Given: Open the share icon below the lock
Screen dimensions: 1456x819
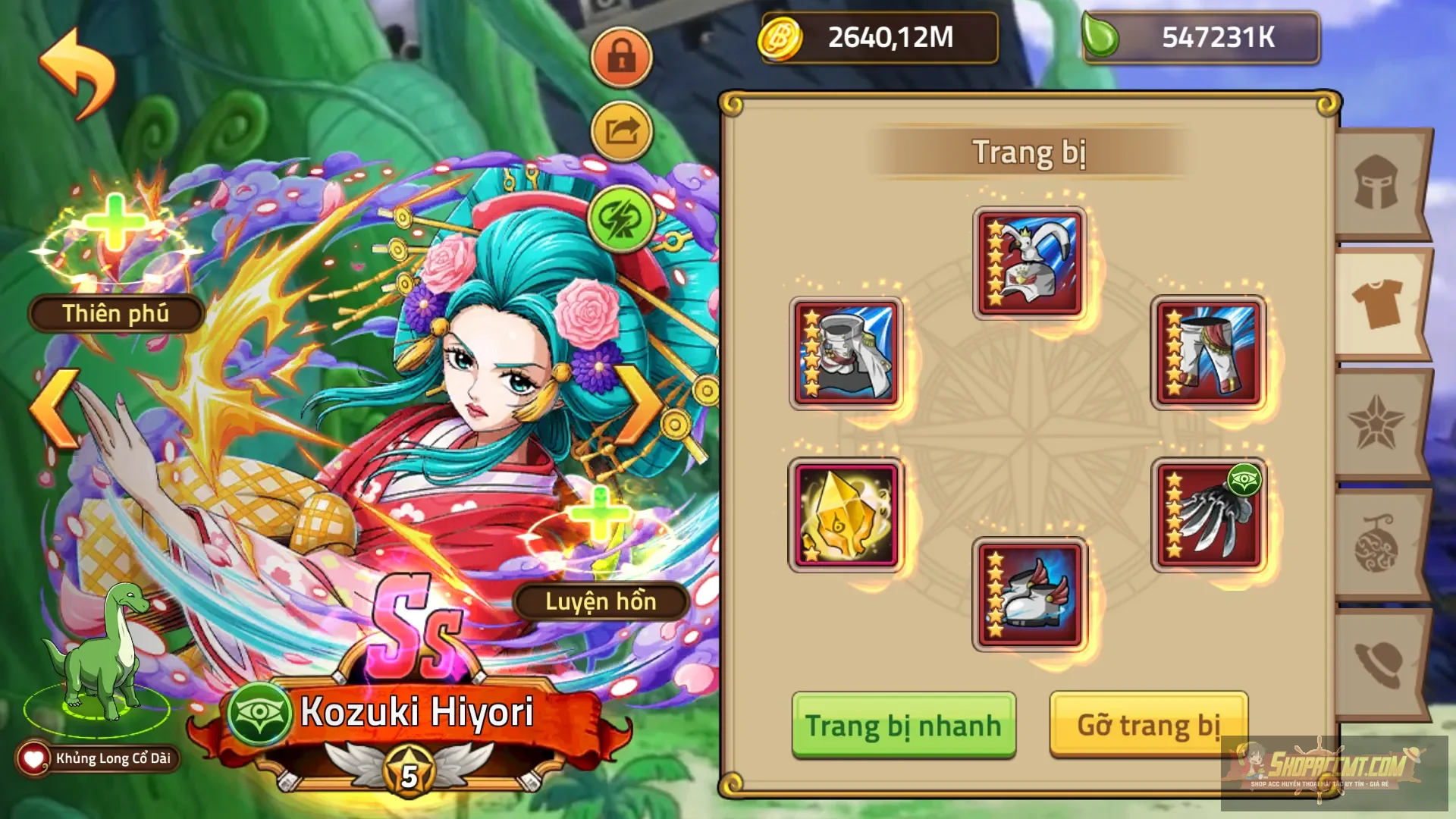Looking at the screenshot, I should [x=622, y=130].
